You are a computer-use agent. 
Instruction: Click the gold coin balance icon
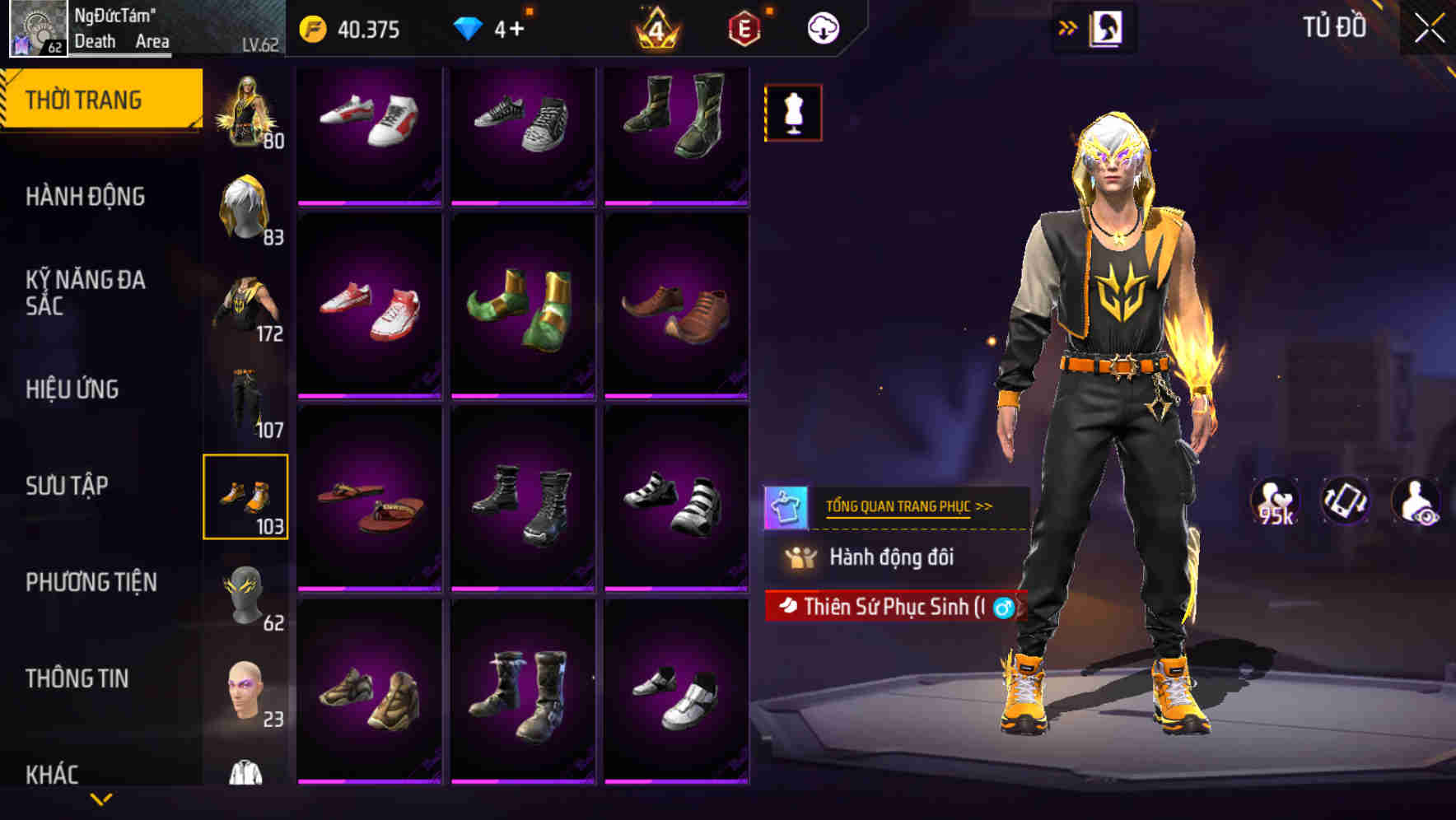coord(311,27)
